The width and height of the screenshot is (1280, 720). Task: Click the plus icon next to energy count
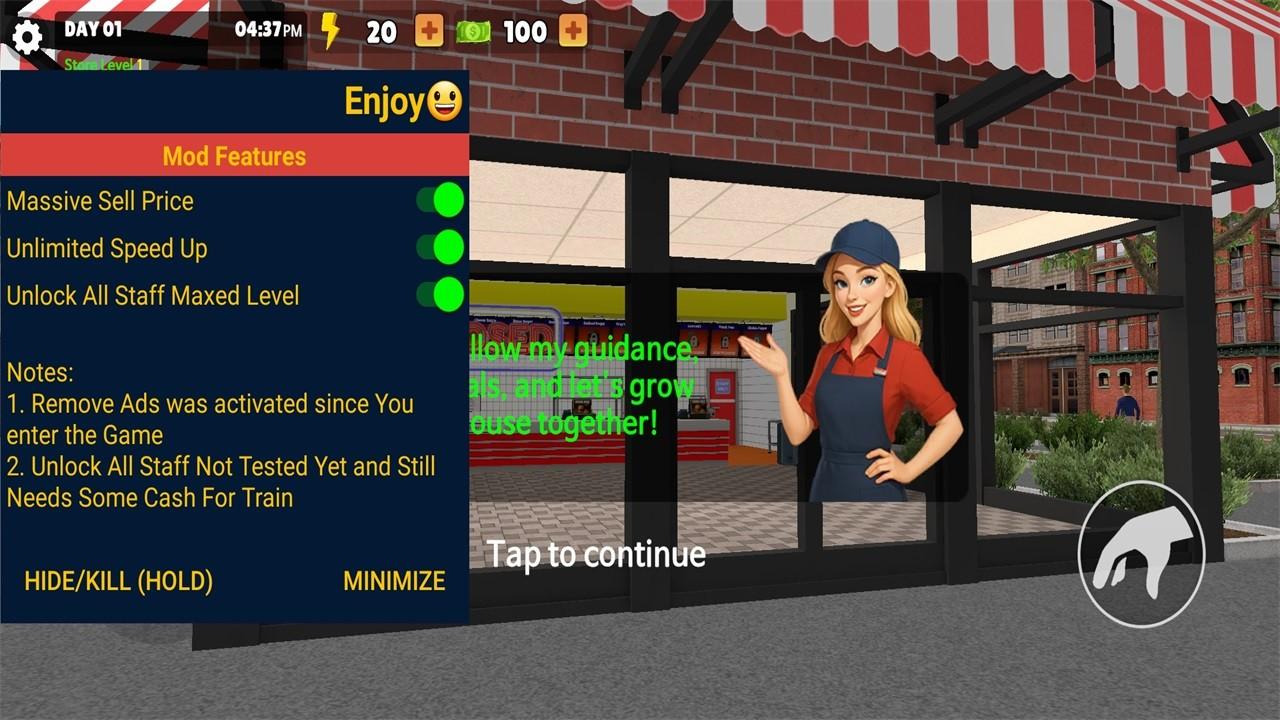tap(429, 31)
